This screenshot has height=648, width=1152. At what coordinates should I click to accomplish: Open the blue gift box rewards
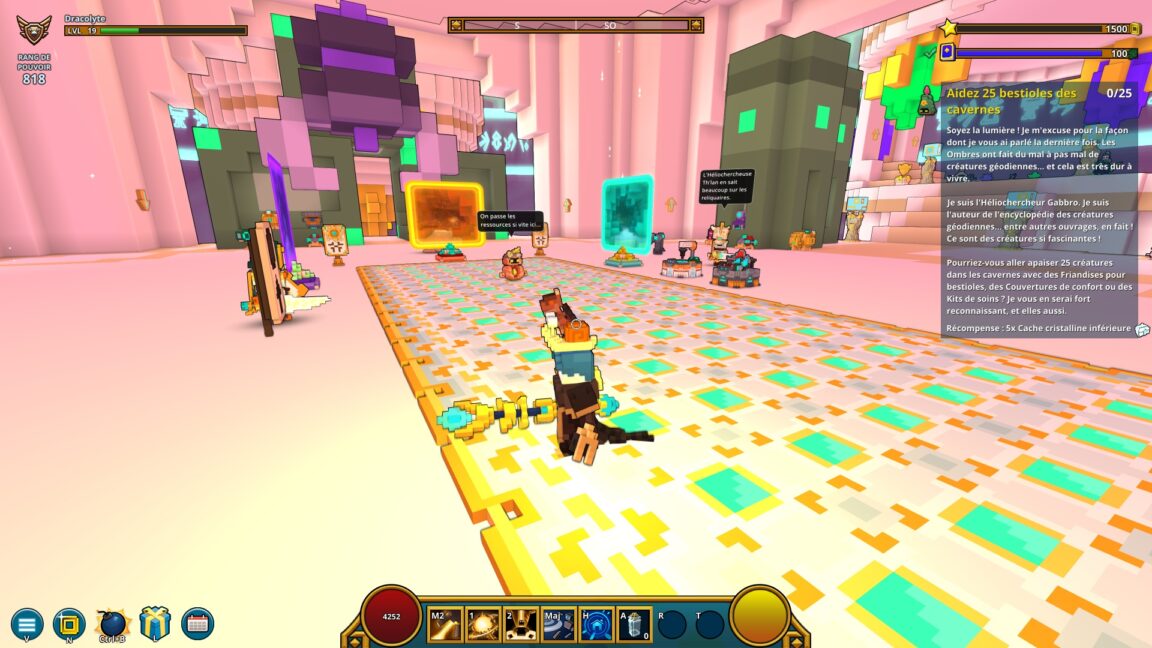click(155, 623)
